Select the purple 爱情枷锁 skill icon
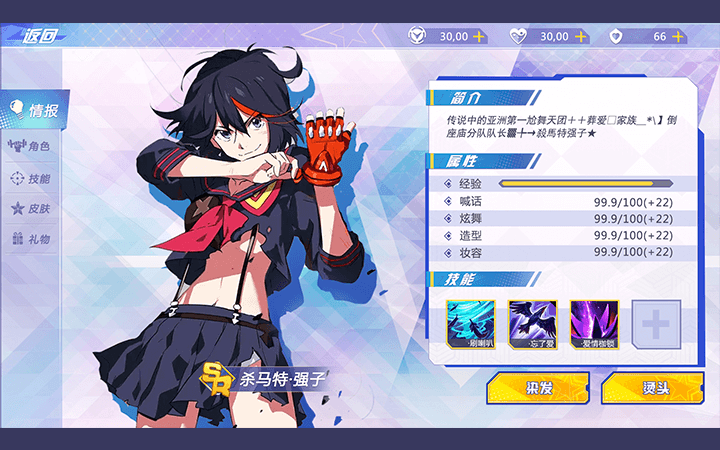 (x=594, y=323)
